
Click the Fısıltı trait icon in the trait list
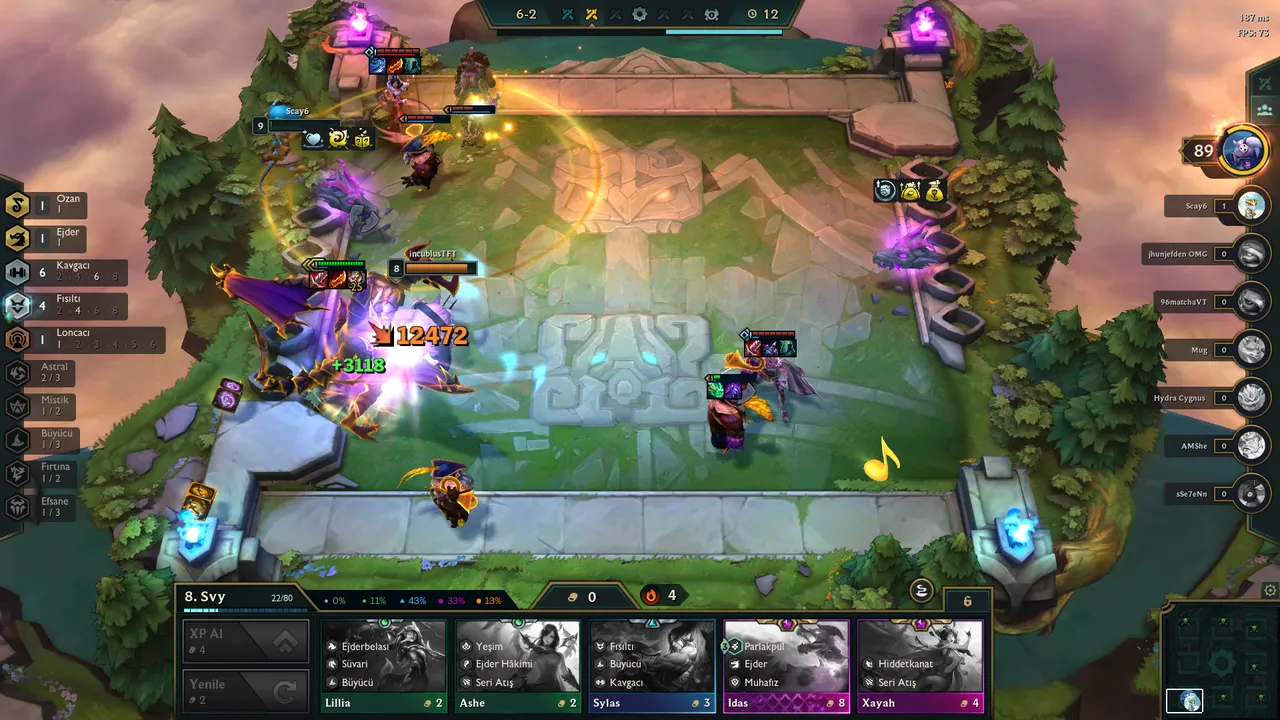point(17,306)
